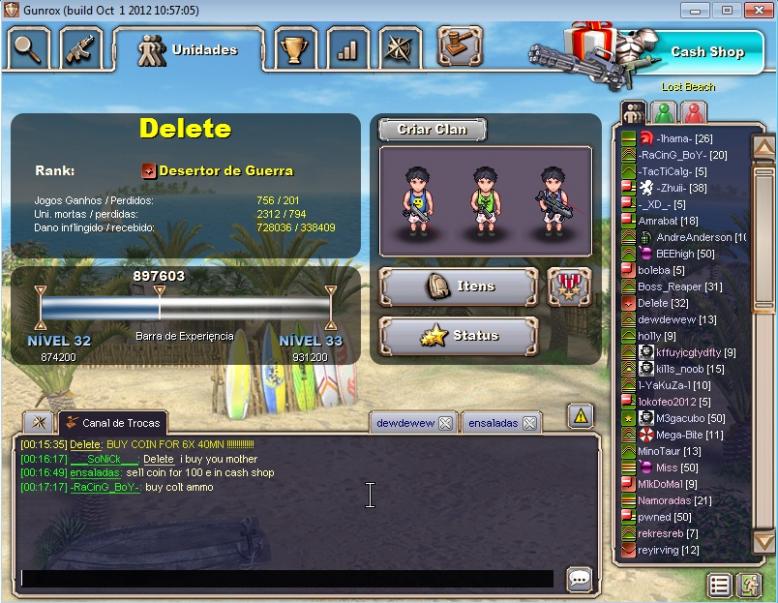Open the trophy tab
The width and height of the screenshot is (778, 603).
(296, 48)
